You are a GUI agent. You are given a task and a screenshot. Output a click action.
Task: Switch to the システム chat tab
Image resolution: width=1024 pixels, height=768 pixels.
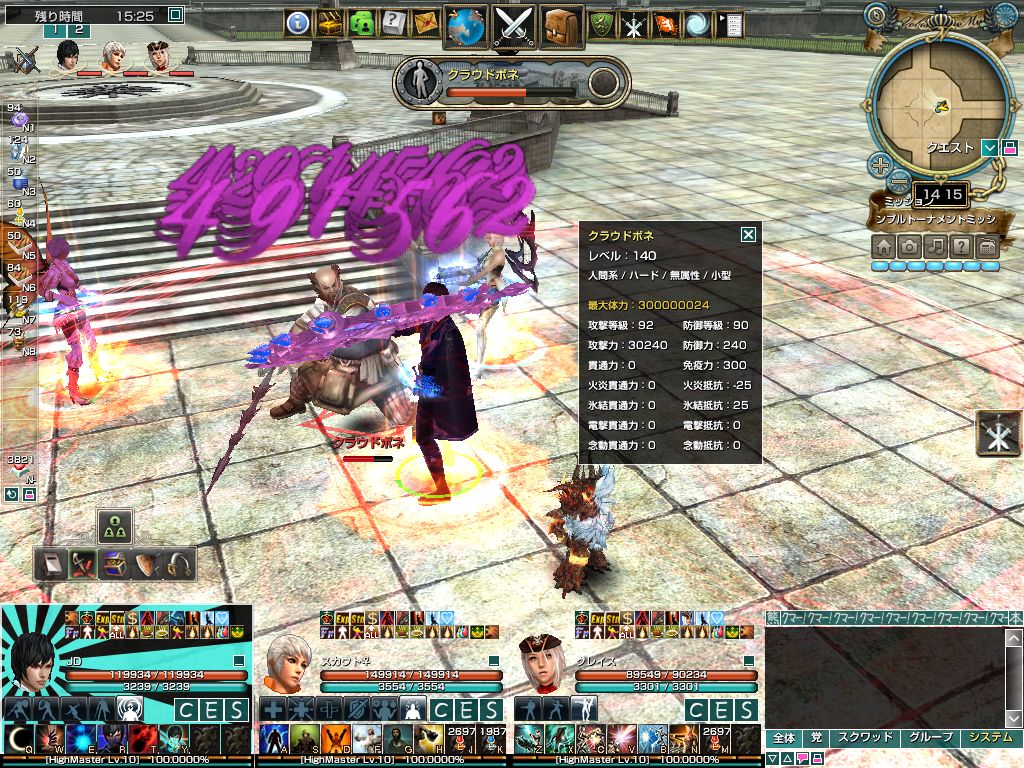[990, 738]
